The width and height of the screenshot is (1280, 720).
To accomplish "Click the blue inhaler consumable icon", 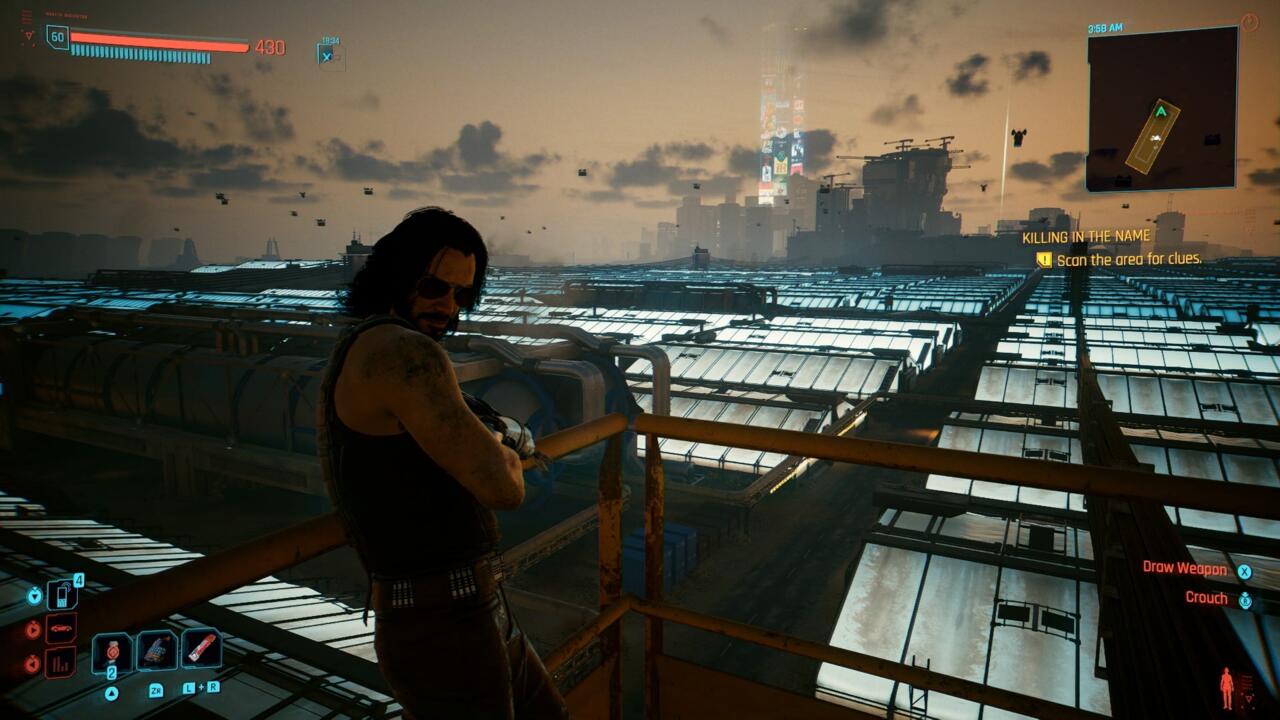I will point(155,648).
